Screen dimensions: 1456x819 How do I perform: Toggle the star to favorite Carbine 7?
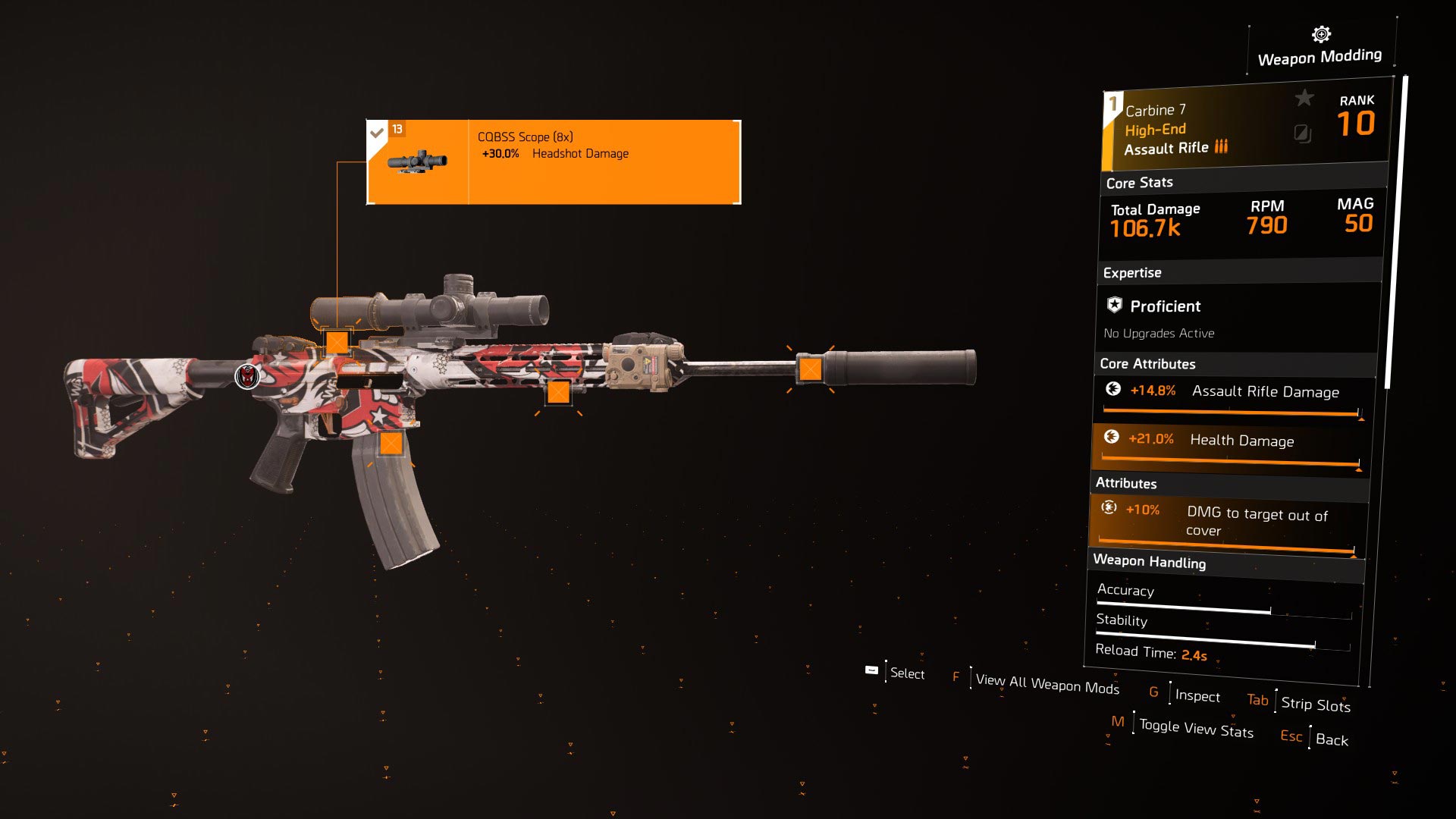[x=1304, y=97]
